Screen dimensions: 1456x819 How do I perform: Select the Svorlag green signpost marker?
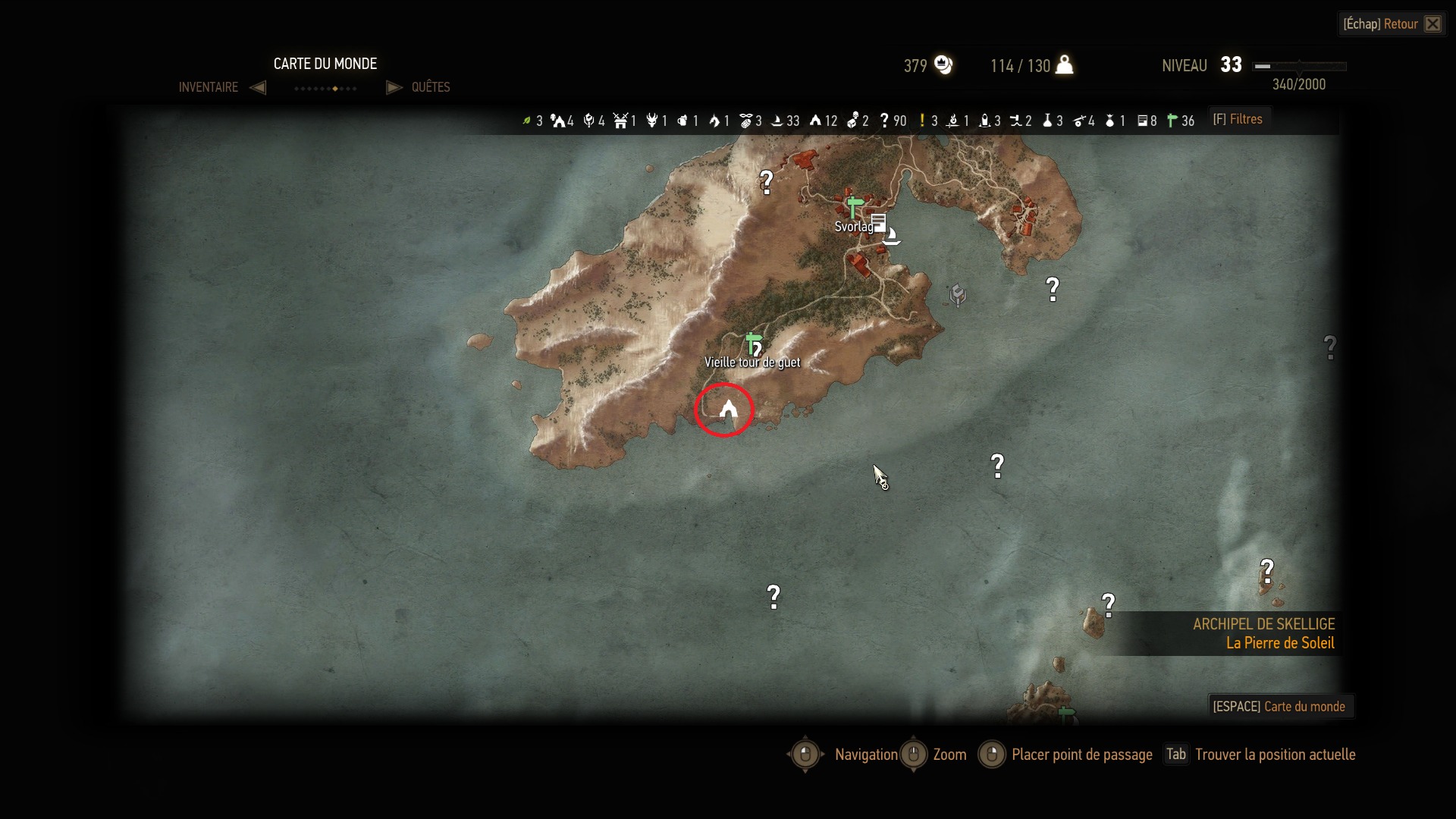[x=855, y=206]
